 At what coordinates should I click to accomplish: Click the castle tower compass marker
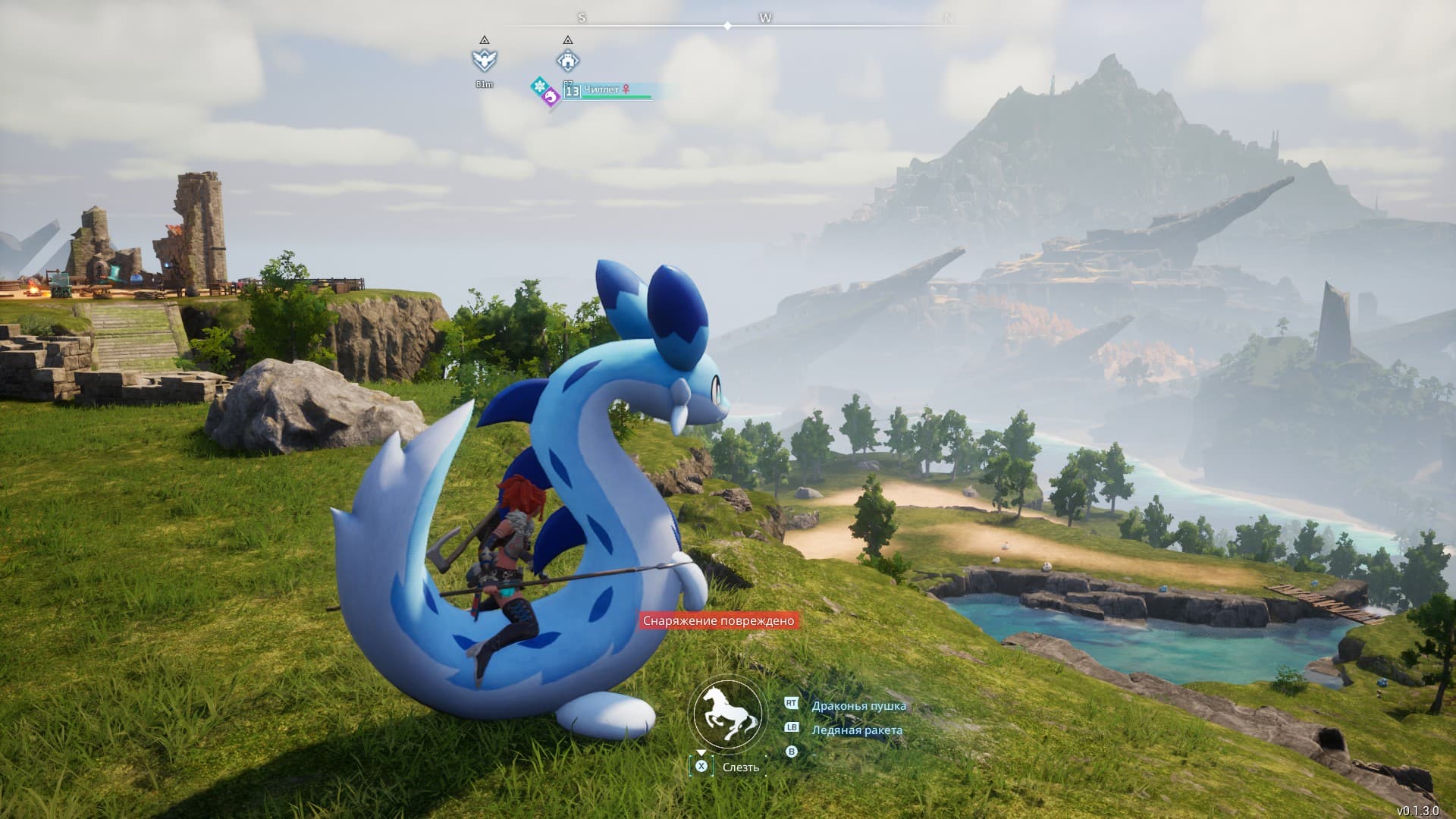tap(568, 60)
